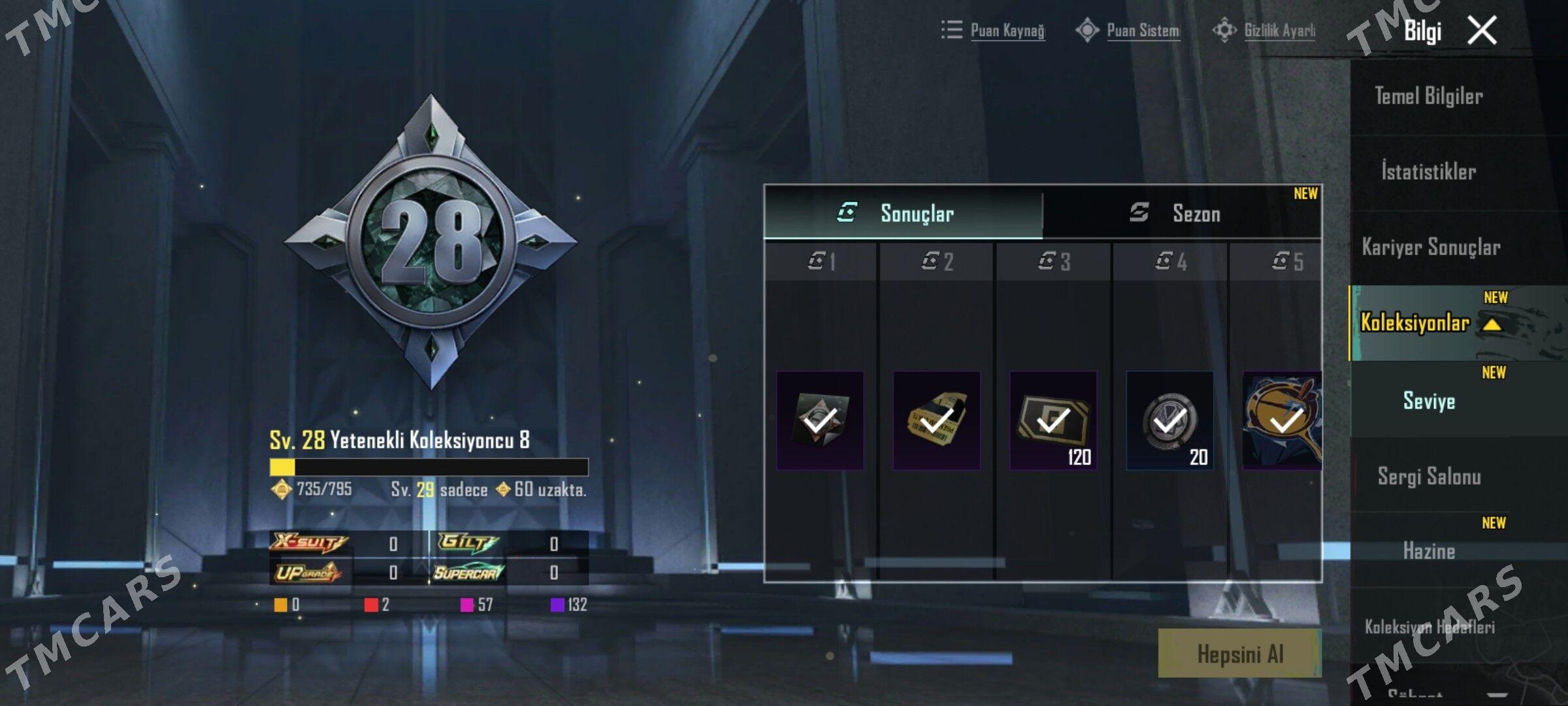Click the level 28 collector badge
The image size is (1568, 706).
tap(431, 242)
